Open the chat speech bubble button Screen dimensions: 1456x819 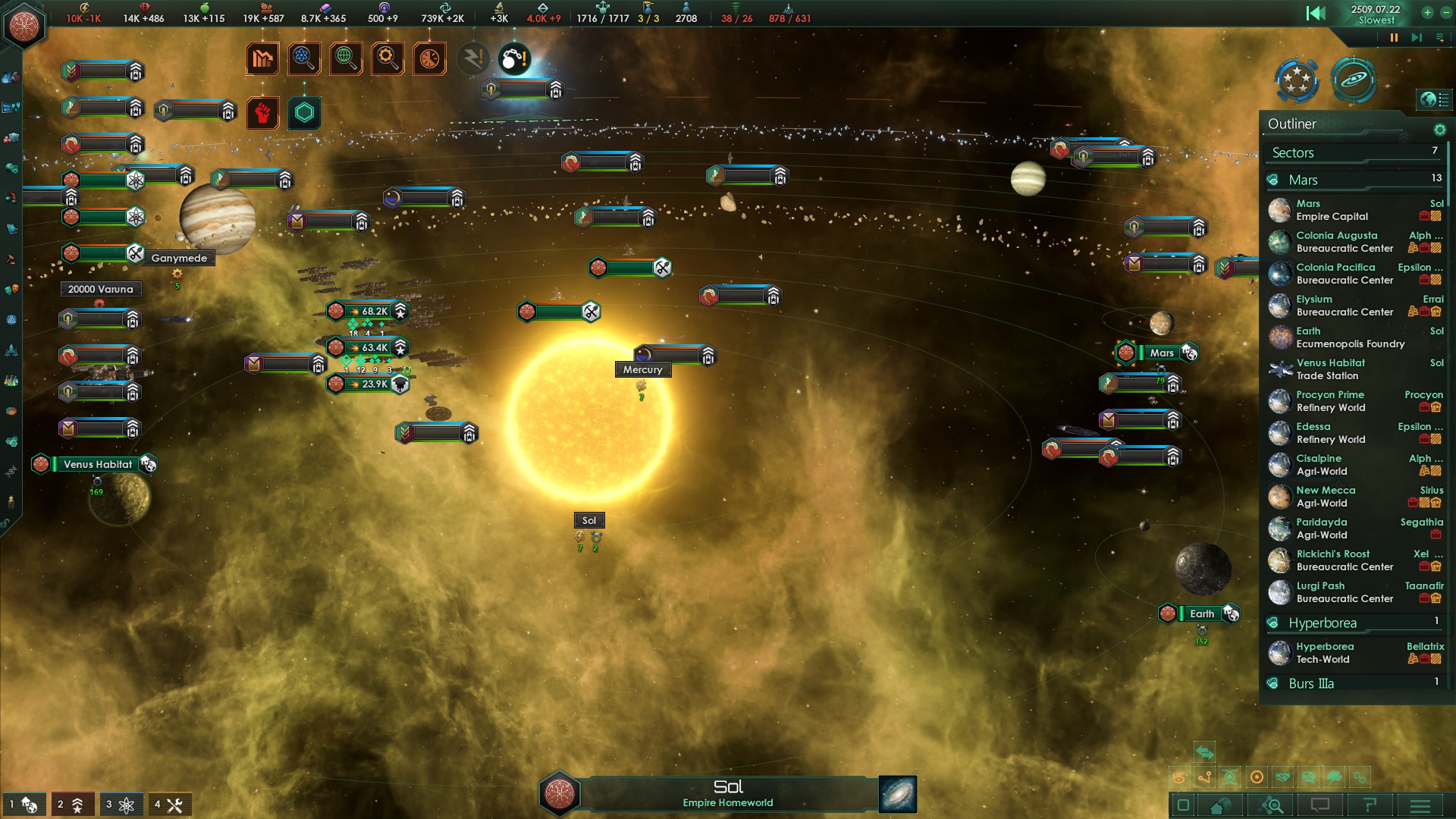[x=1320, y=805]
